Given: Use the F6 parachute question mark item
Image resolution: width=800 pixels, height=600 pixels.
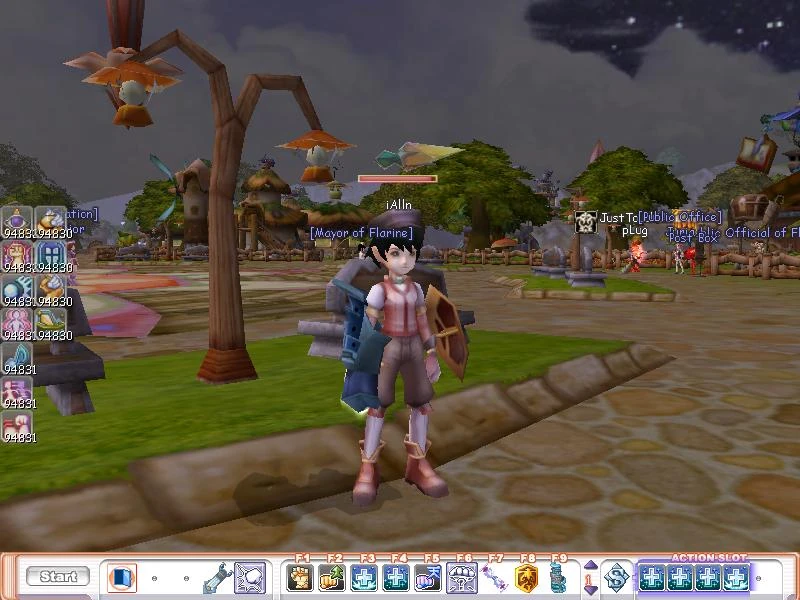Looking at the screenshot, I should click(462, 577).
